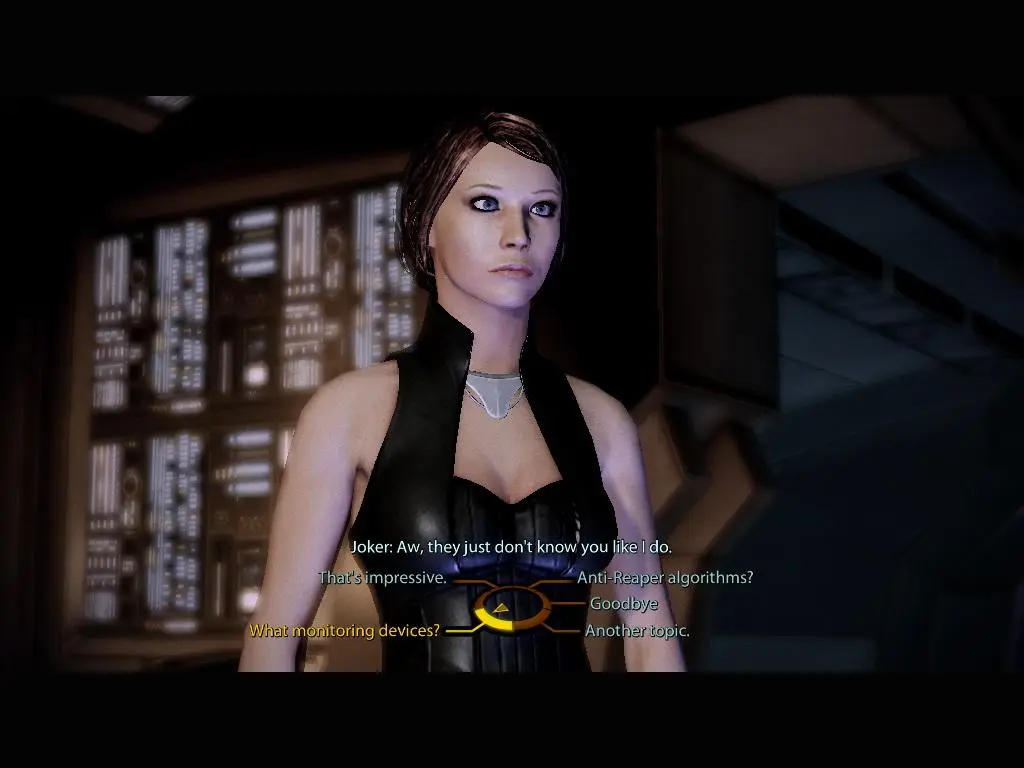Choose Goodbye to end the conversation

[623, 604]
